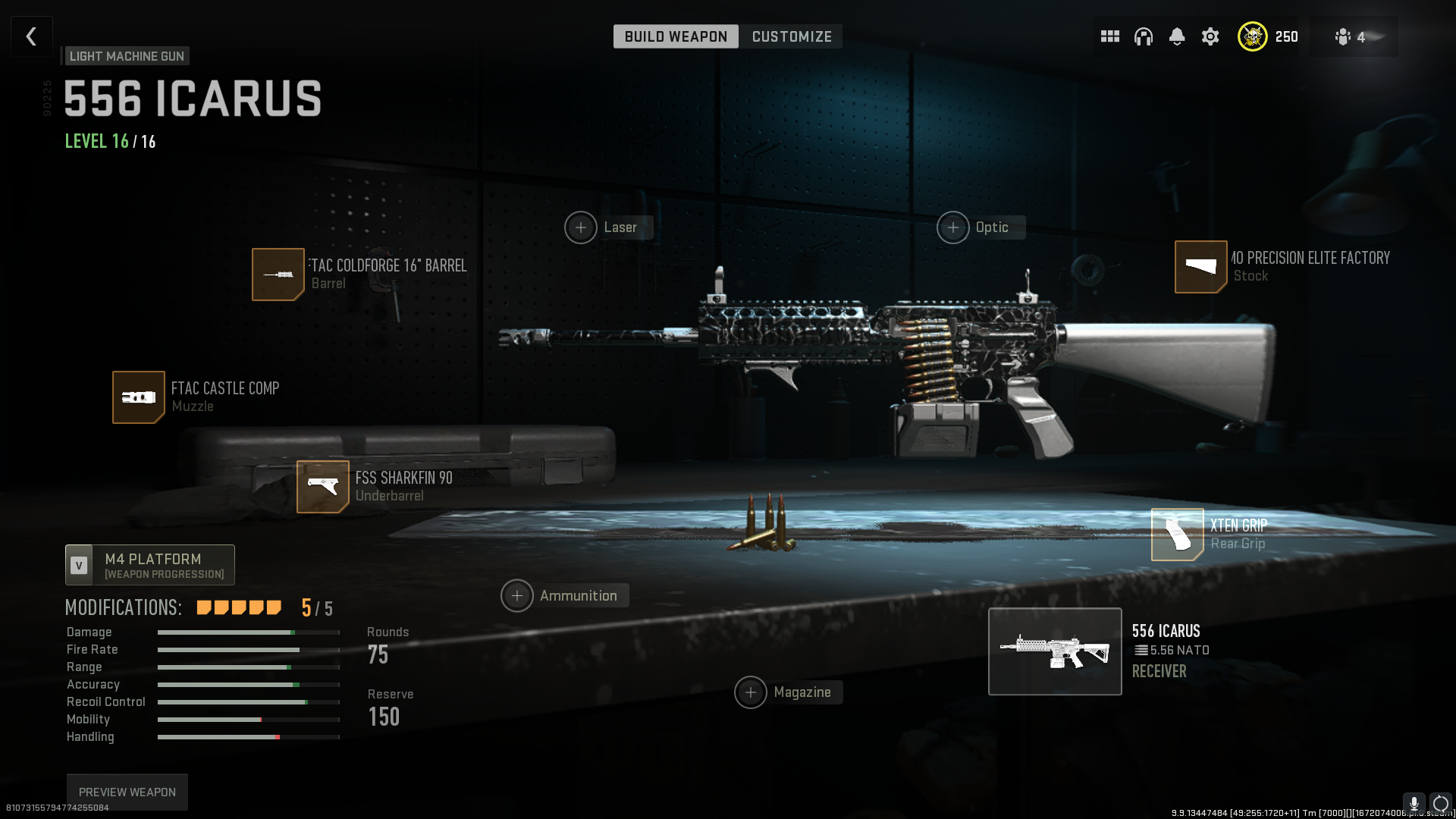
Task: Add a Laser attachment
Action: [581, 227]
